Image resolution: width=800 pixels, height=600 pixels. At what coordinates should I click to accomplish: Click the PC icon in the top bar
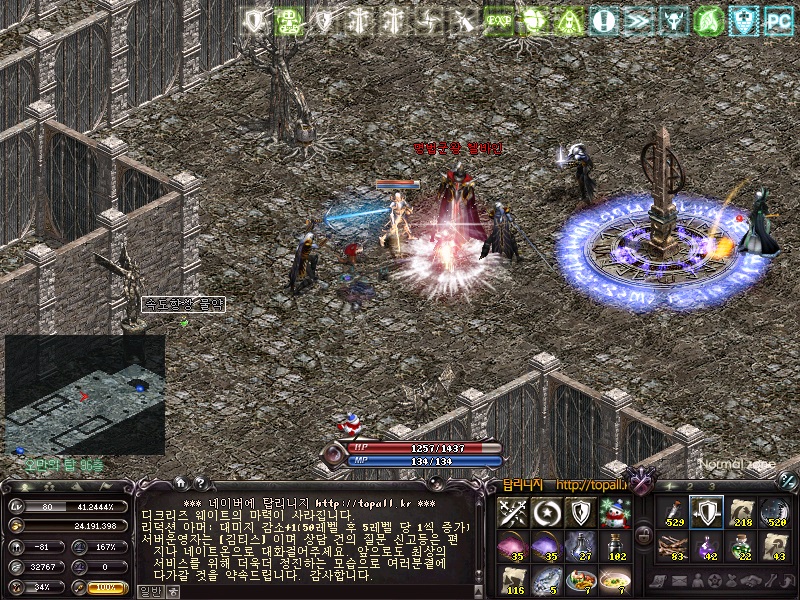pyautogui.click(x=777, y=19)
